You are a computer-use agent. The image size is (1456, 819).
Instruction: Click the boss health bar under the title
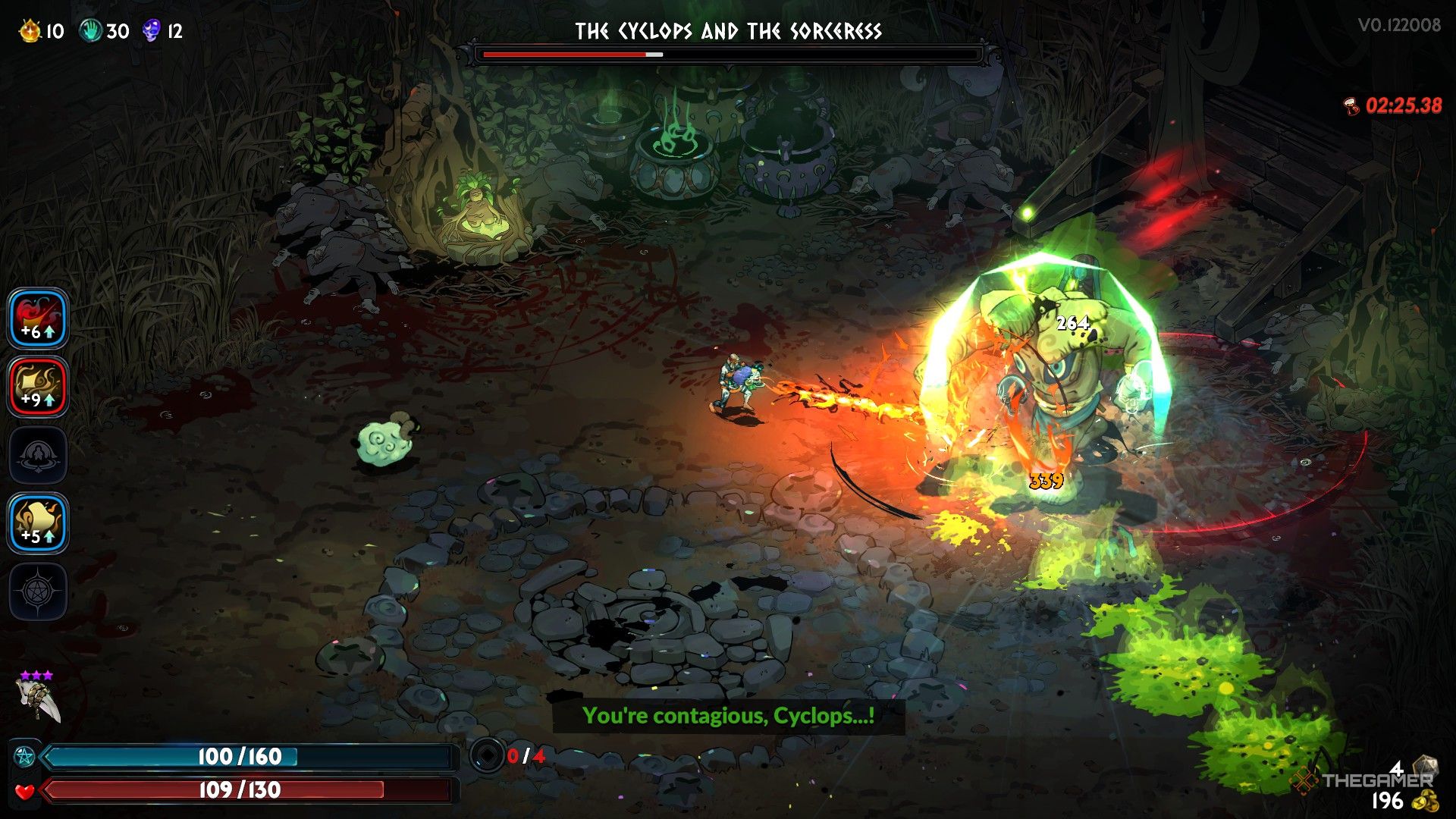coord(728,54)
